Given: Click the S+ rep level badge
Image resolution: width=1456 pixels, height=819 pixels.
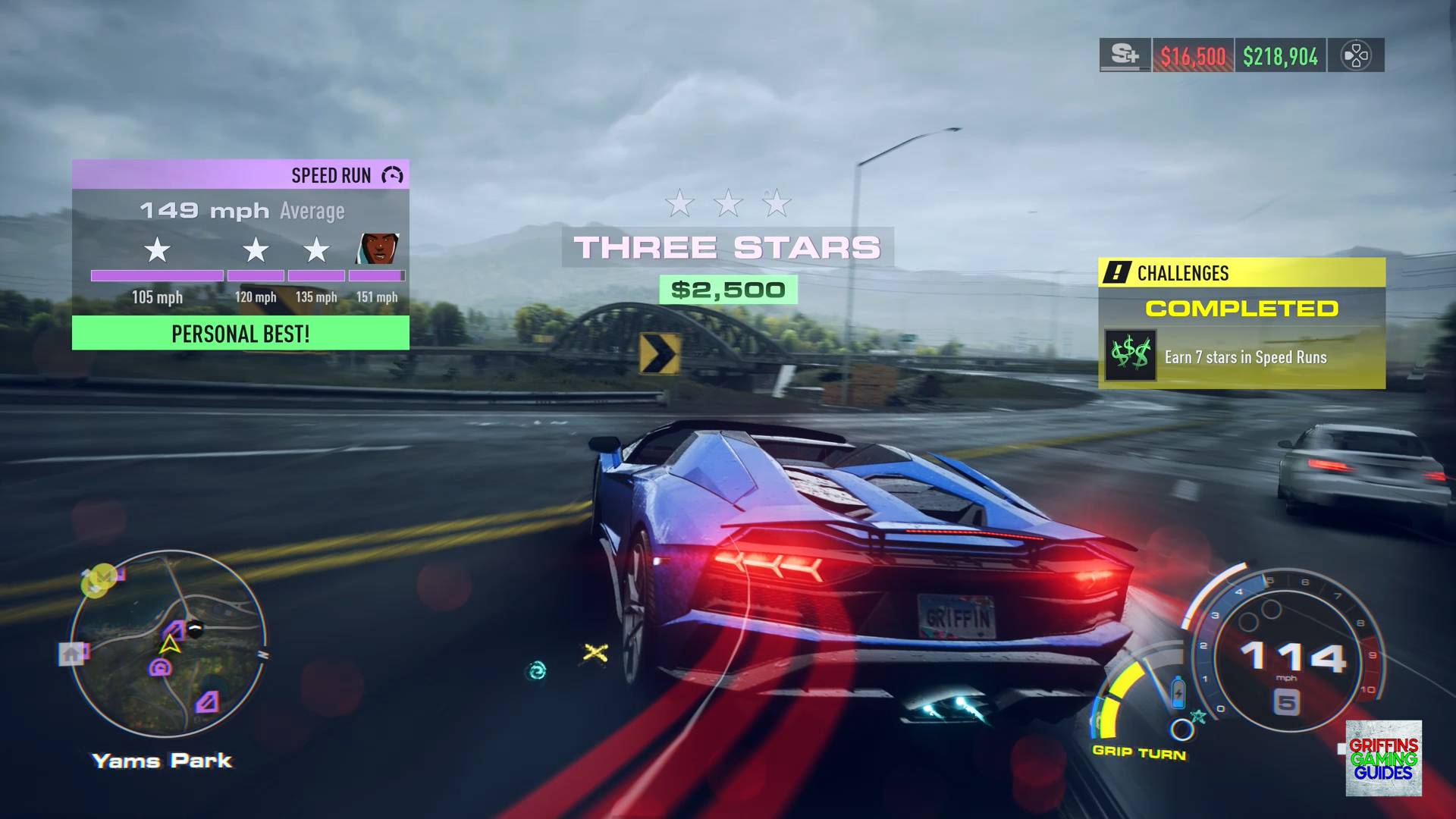Looking at the screenshot, I should pyautogui.click(x=1125, y=55).
